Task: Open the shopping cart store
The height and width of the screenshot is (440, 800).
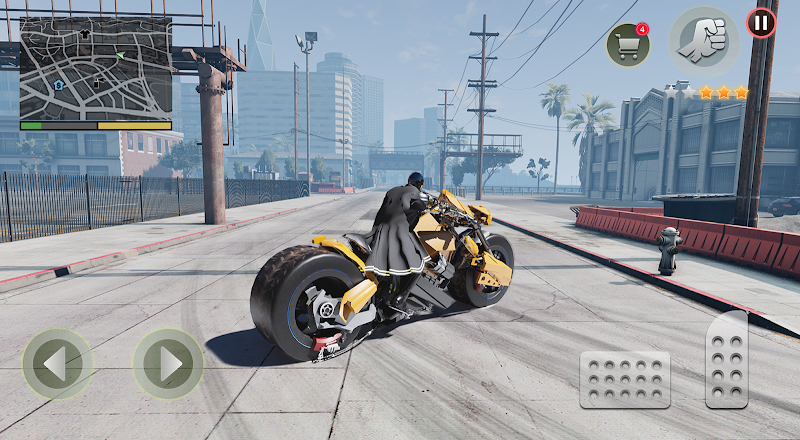Action: [627, 45]
